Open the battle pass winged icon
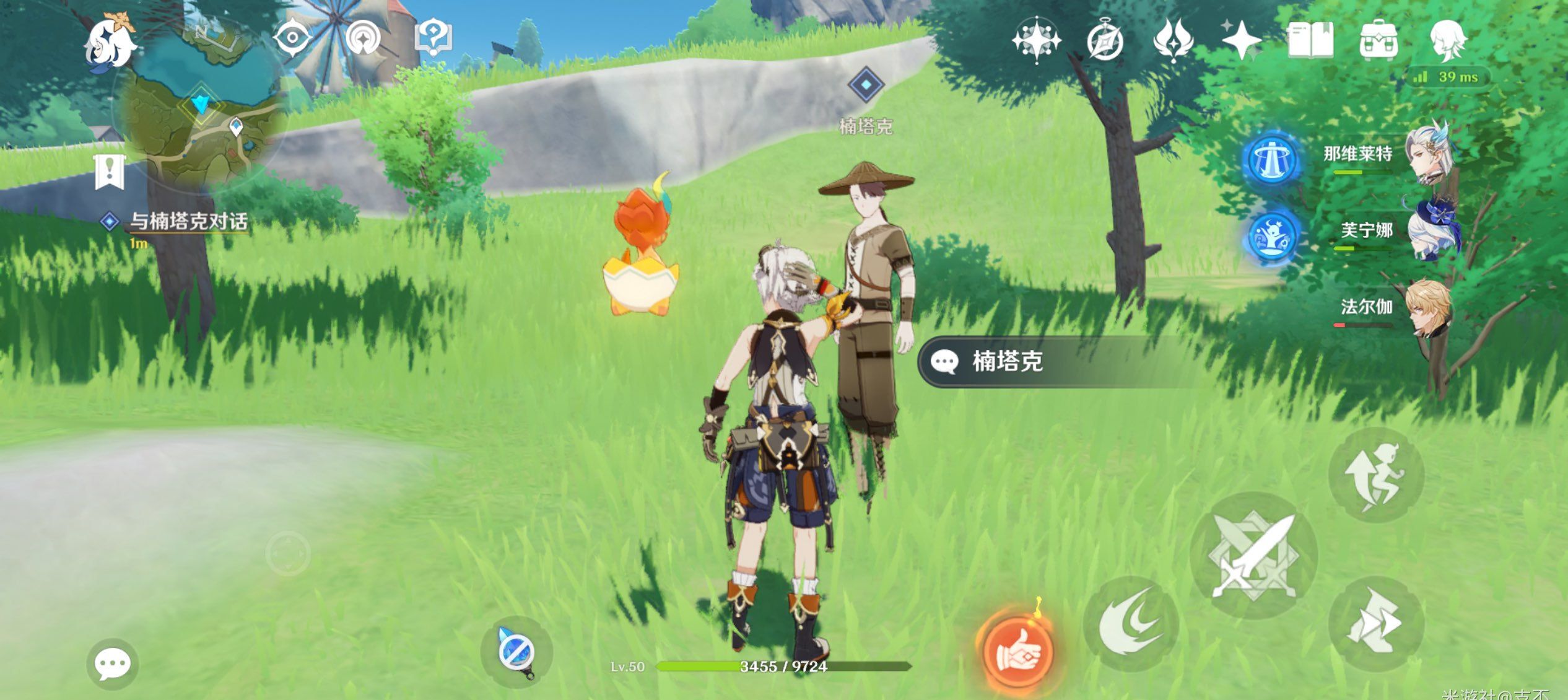Image resolution: width=1568 pixels, height=700 pixels. click(1173, 41)
